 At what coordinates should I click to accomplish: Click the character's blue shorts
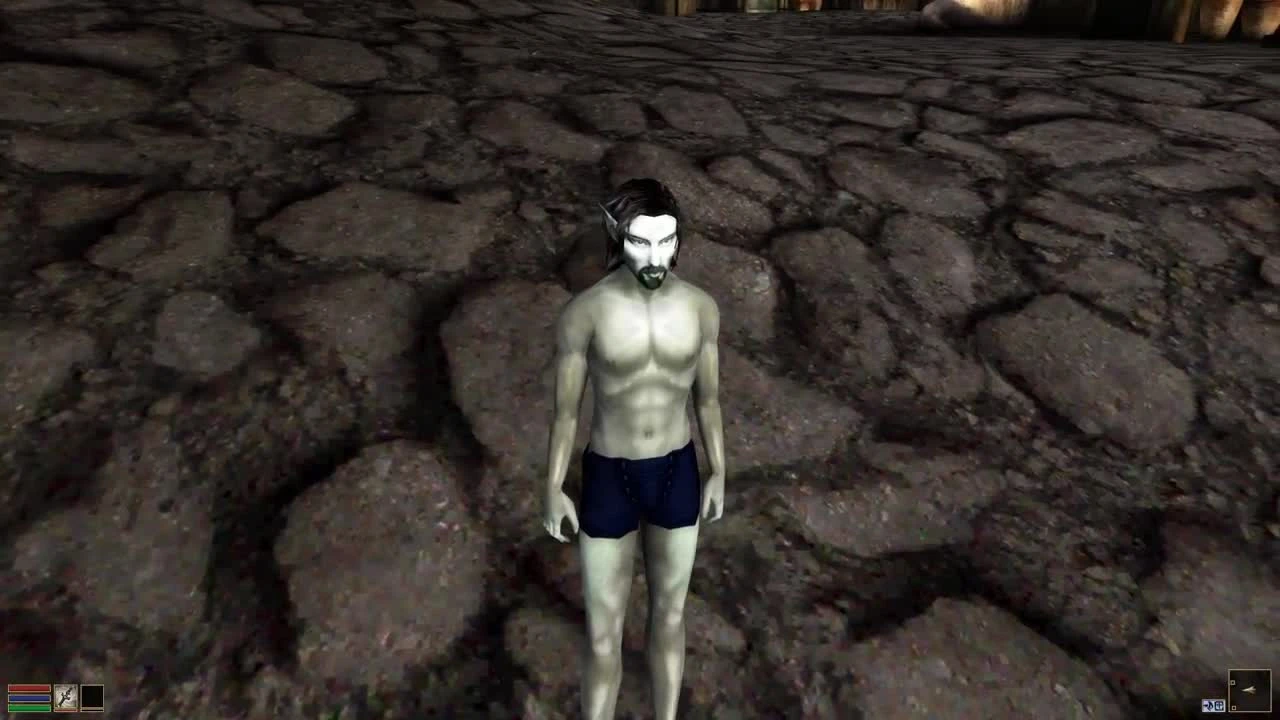click(635, 492)
